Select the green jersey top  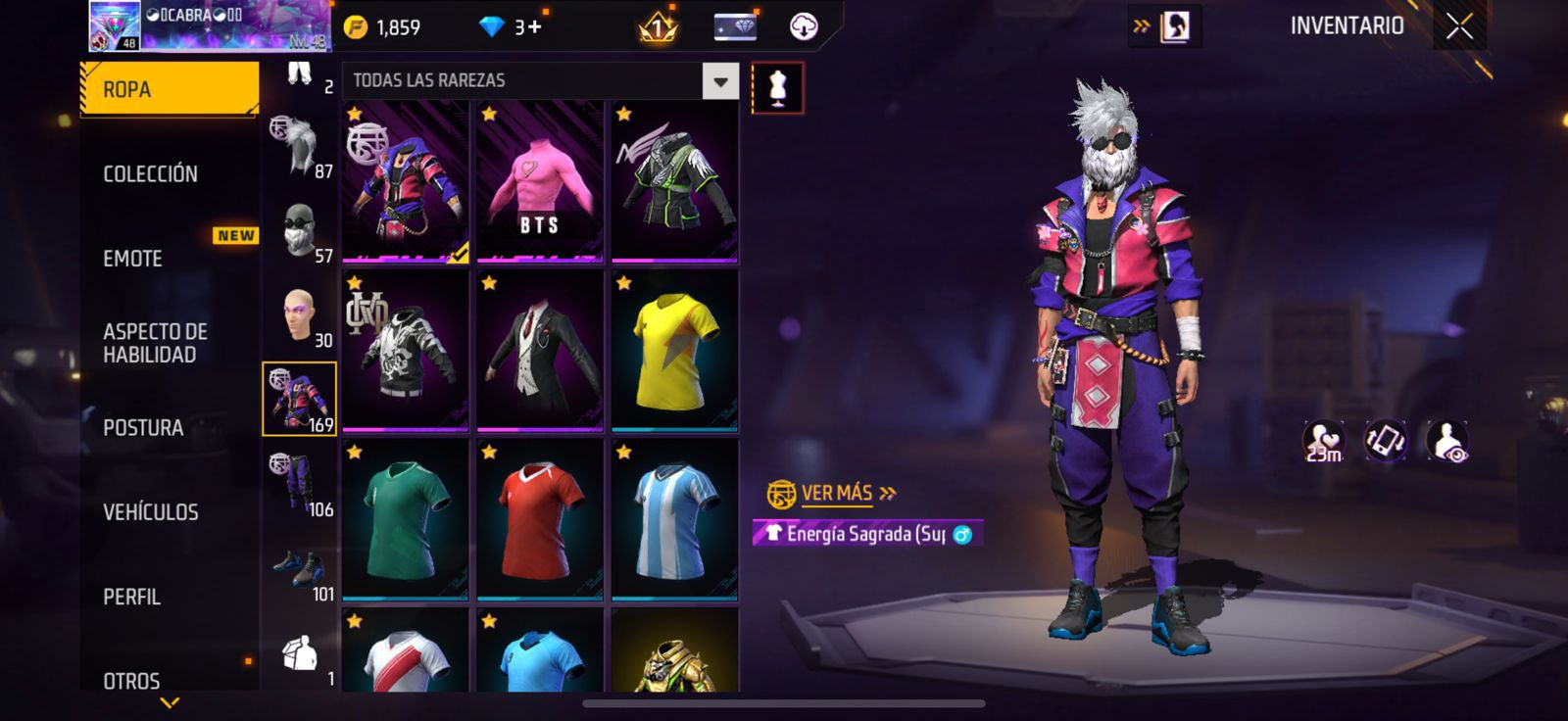(405, 520)
